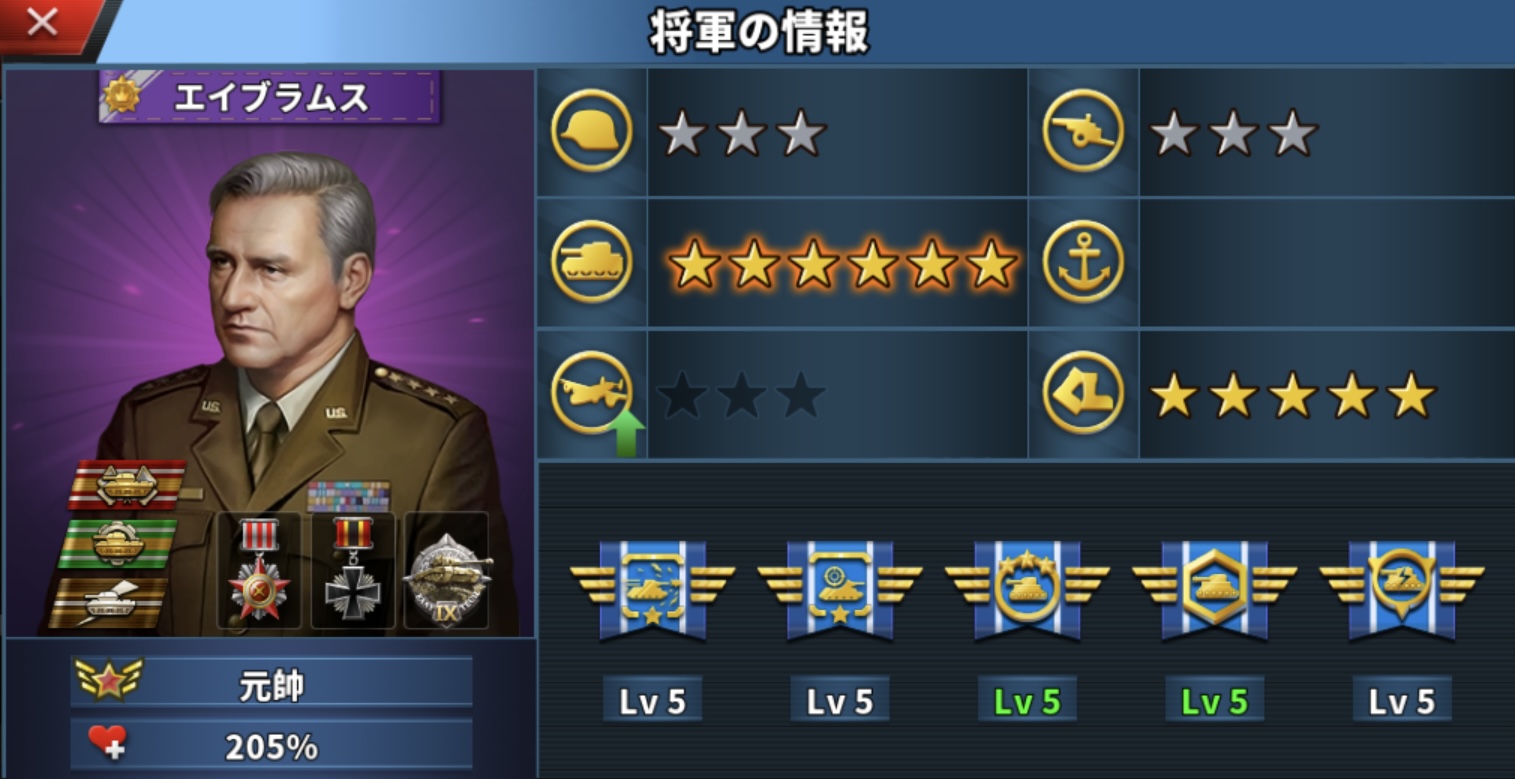The image size is (1515, 779).
Task: View the tank with single star skill
Action: point(652,590)
